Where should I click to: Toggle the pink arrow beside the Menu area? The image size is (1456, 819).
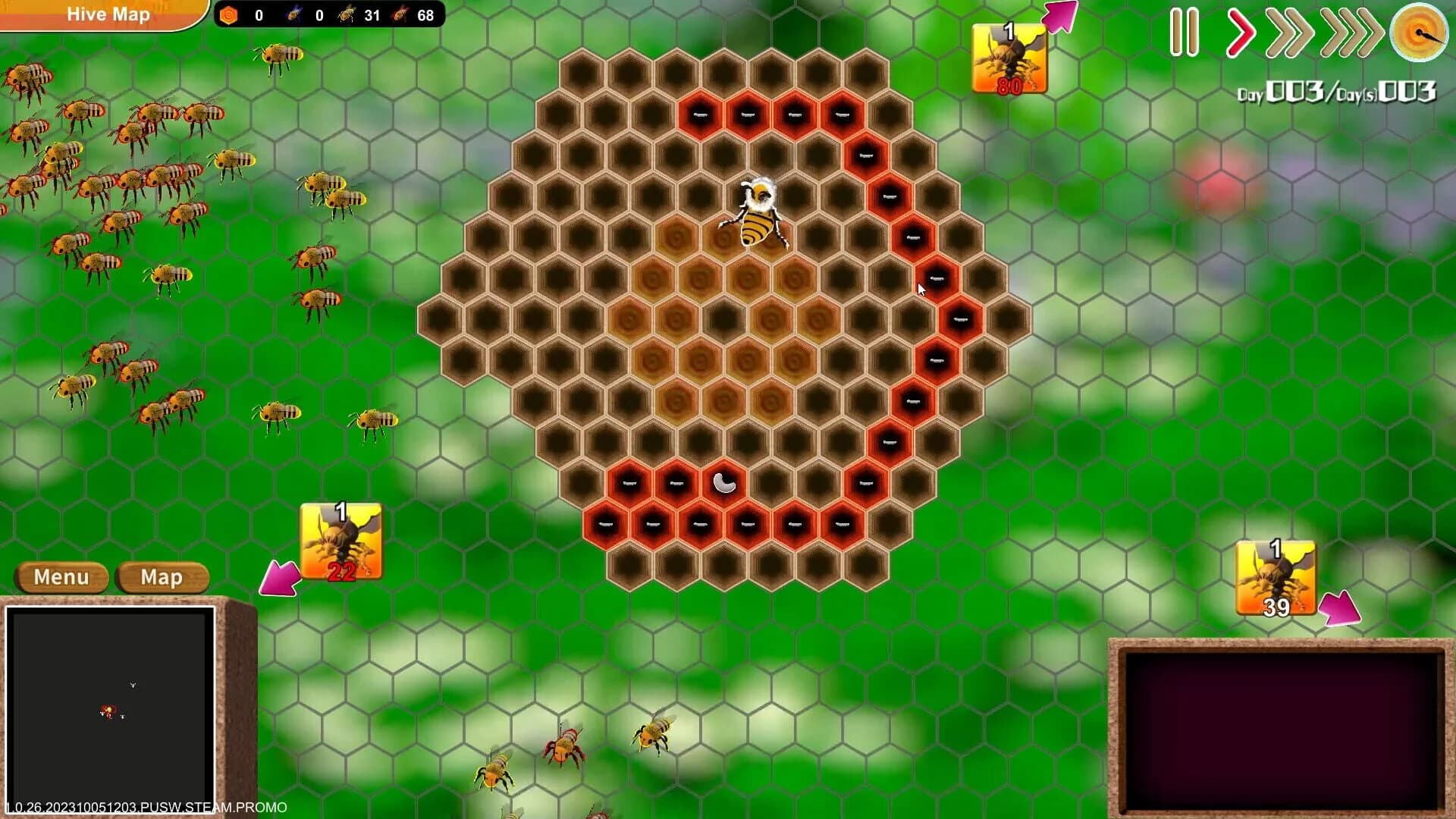[281, 578]
